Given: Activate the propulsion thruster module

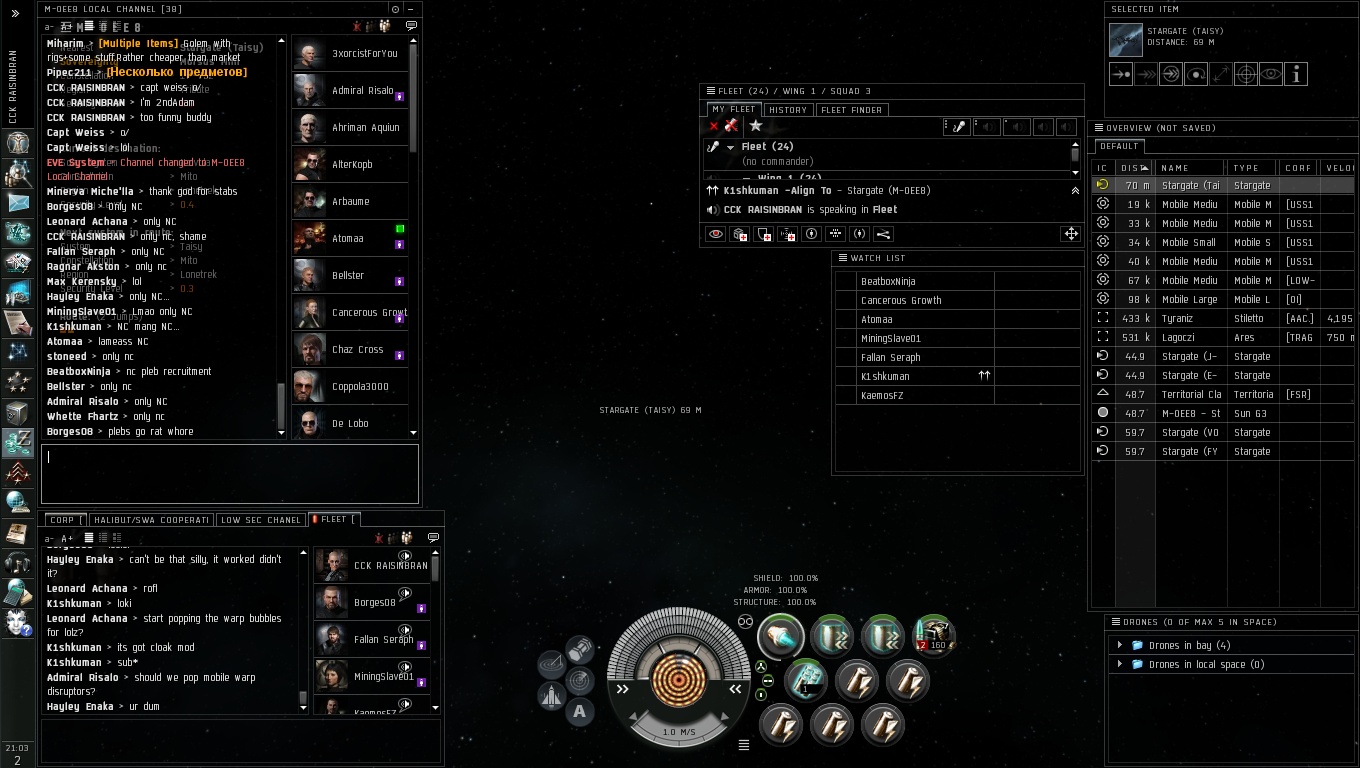Looking at the screenshot, I should pos(781,636).
